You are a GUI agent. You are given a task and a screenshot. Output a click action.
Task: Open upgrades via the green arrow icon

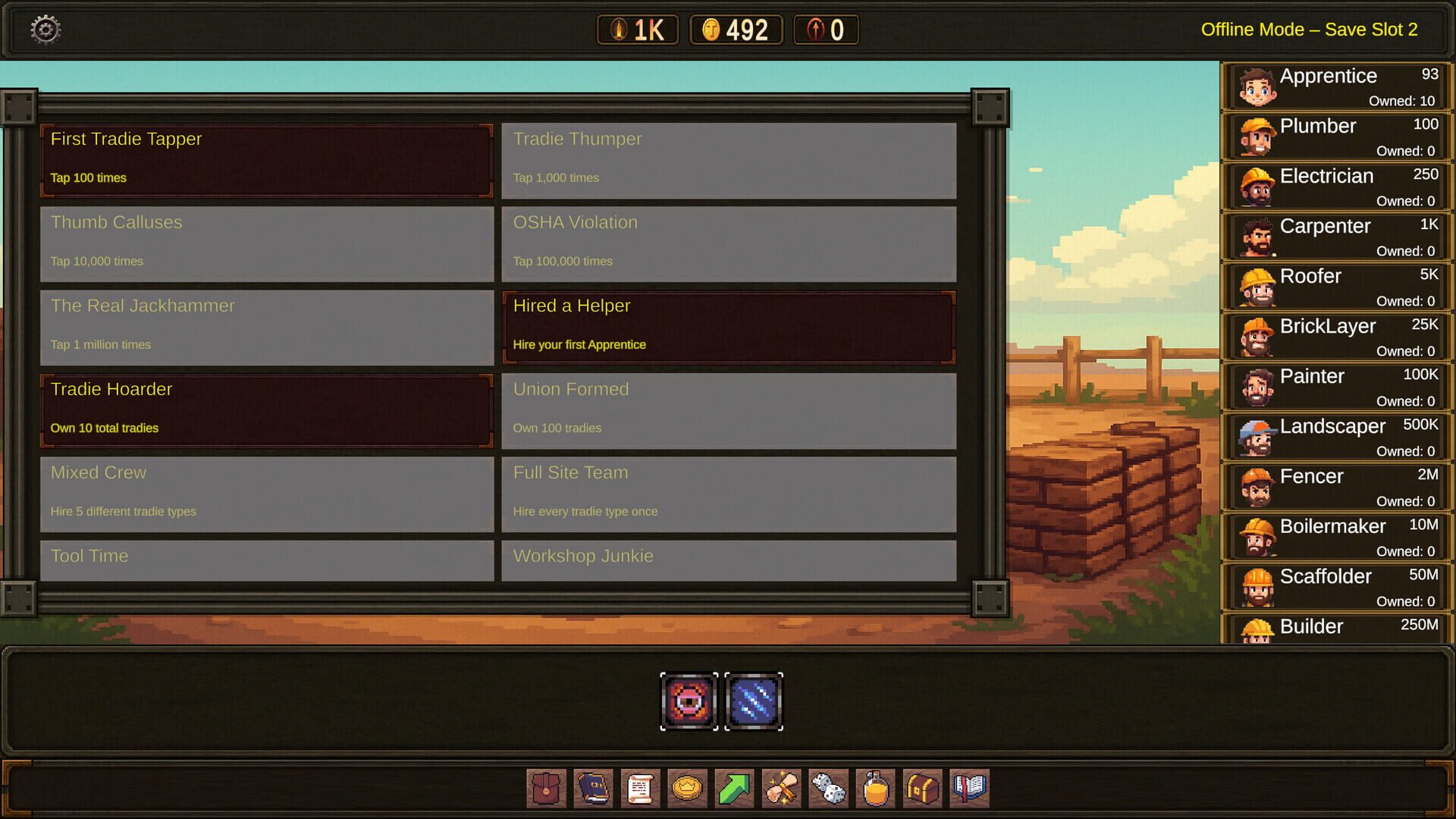coord(734,789)
